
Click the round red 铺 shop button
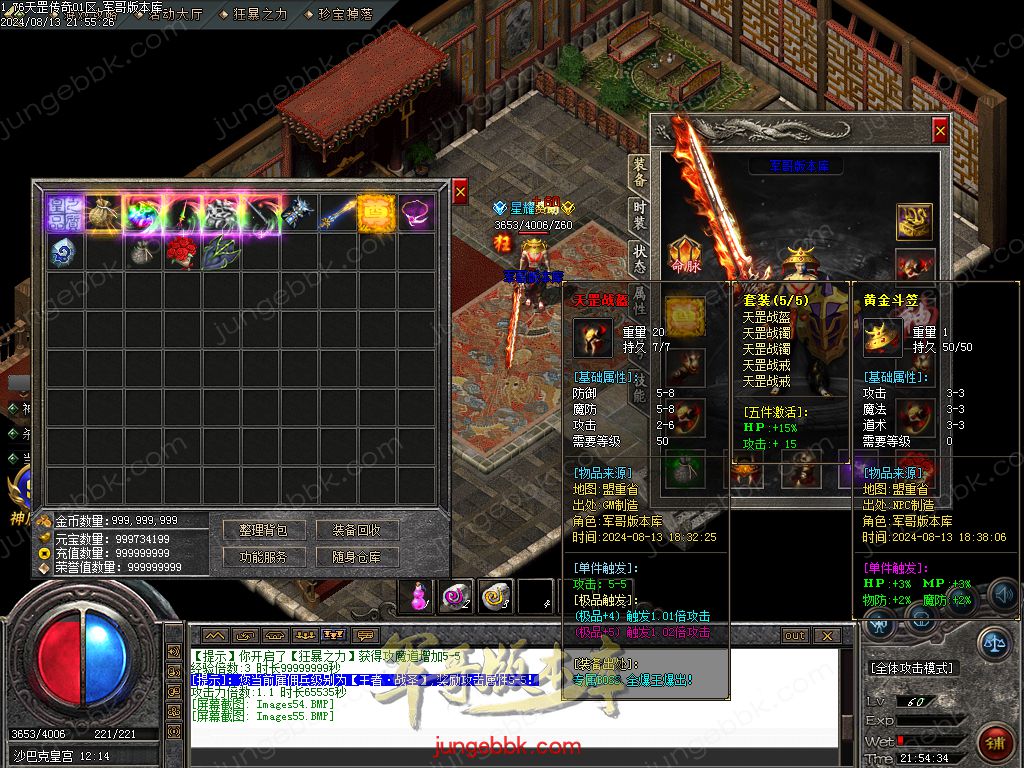(x=996, y=742)
